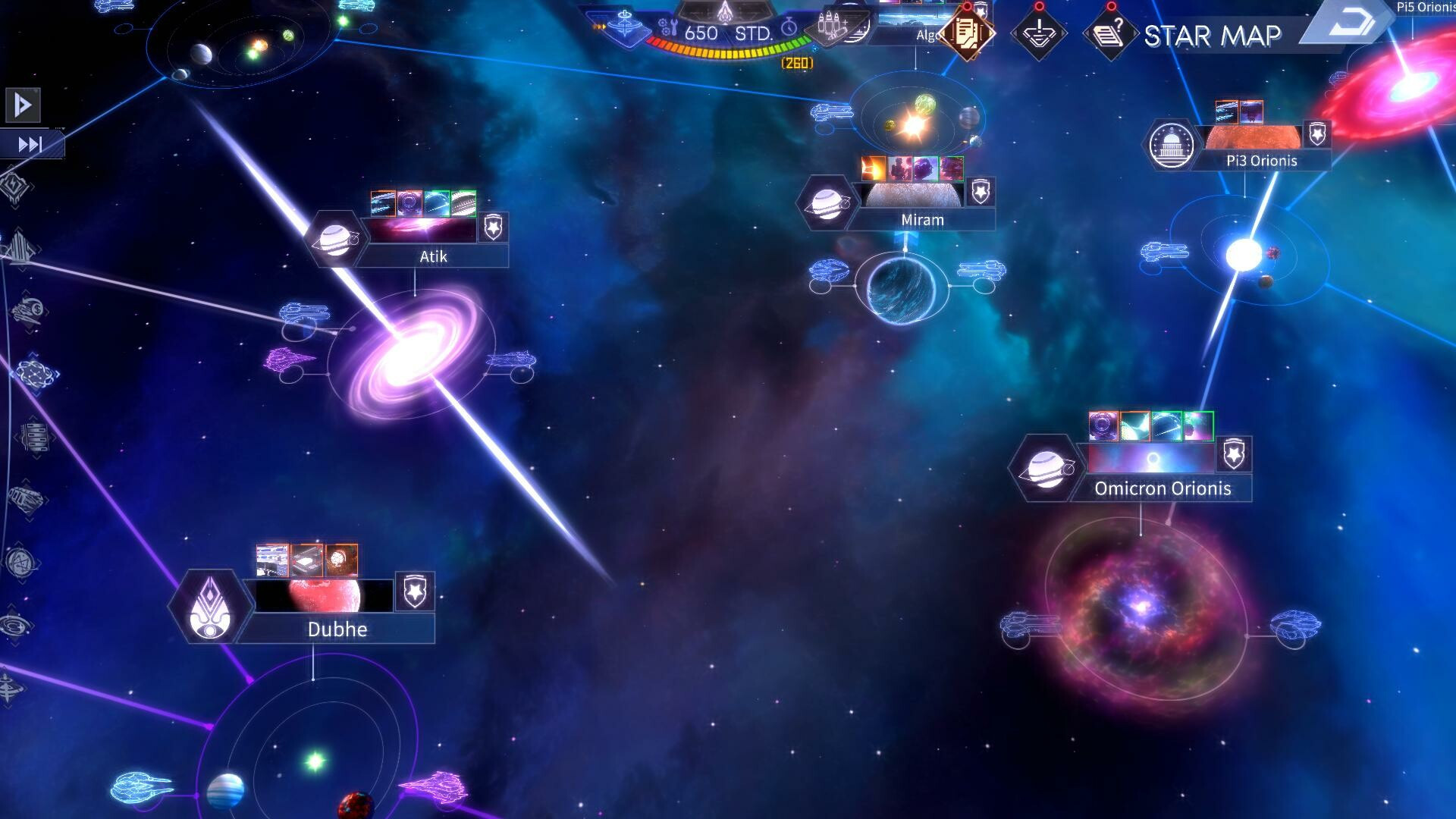
Task: Click the shield badge beside Atik
Action: point(493,227)
